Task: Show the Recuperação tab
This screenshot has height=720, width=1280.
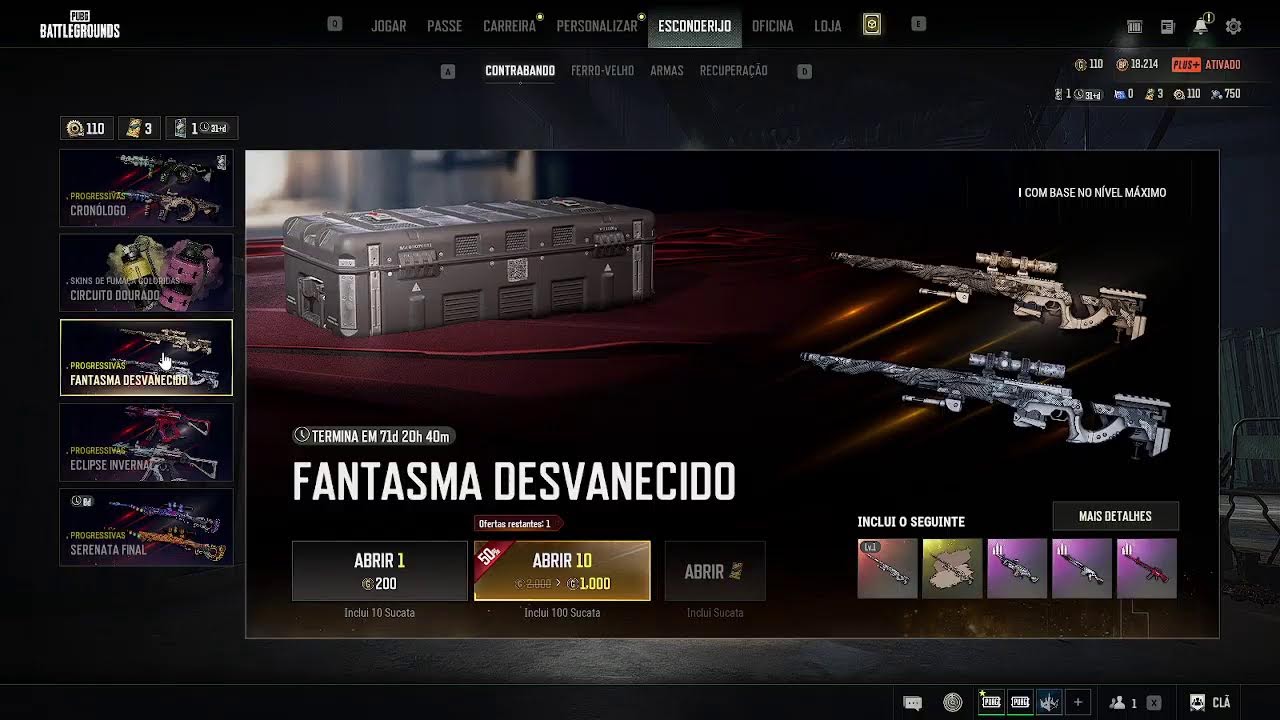Action: tap(733, 71)
